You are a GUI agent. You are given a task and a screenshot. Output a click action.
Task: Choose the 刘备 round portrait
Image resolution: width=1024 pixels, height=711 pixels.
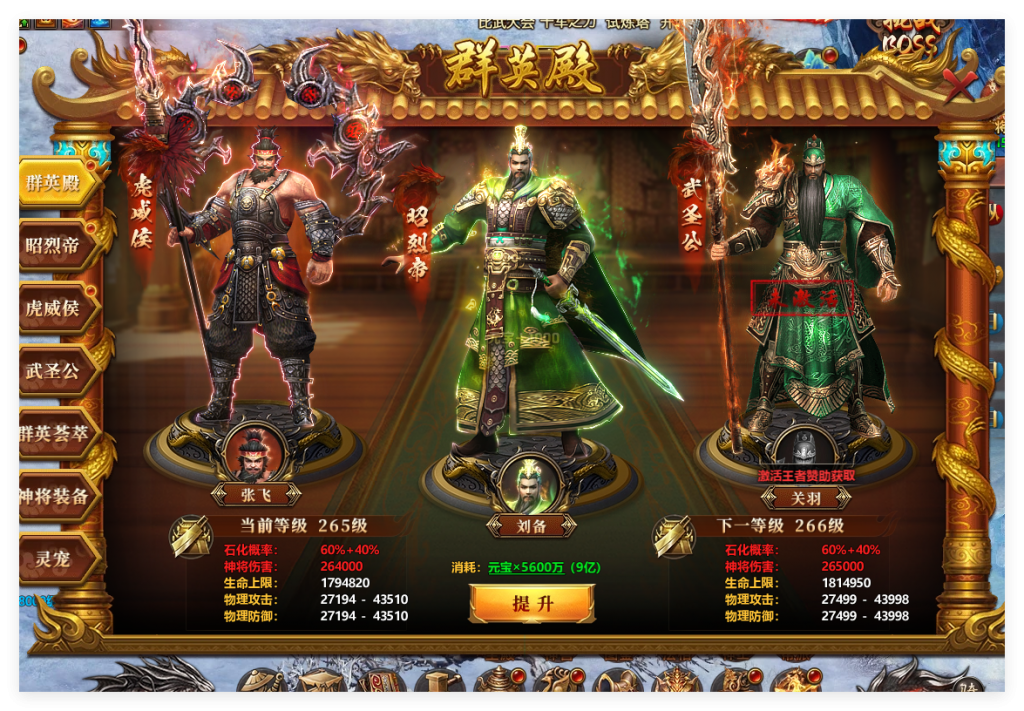pyautogui.click(x=531, y=484)
